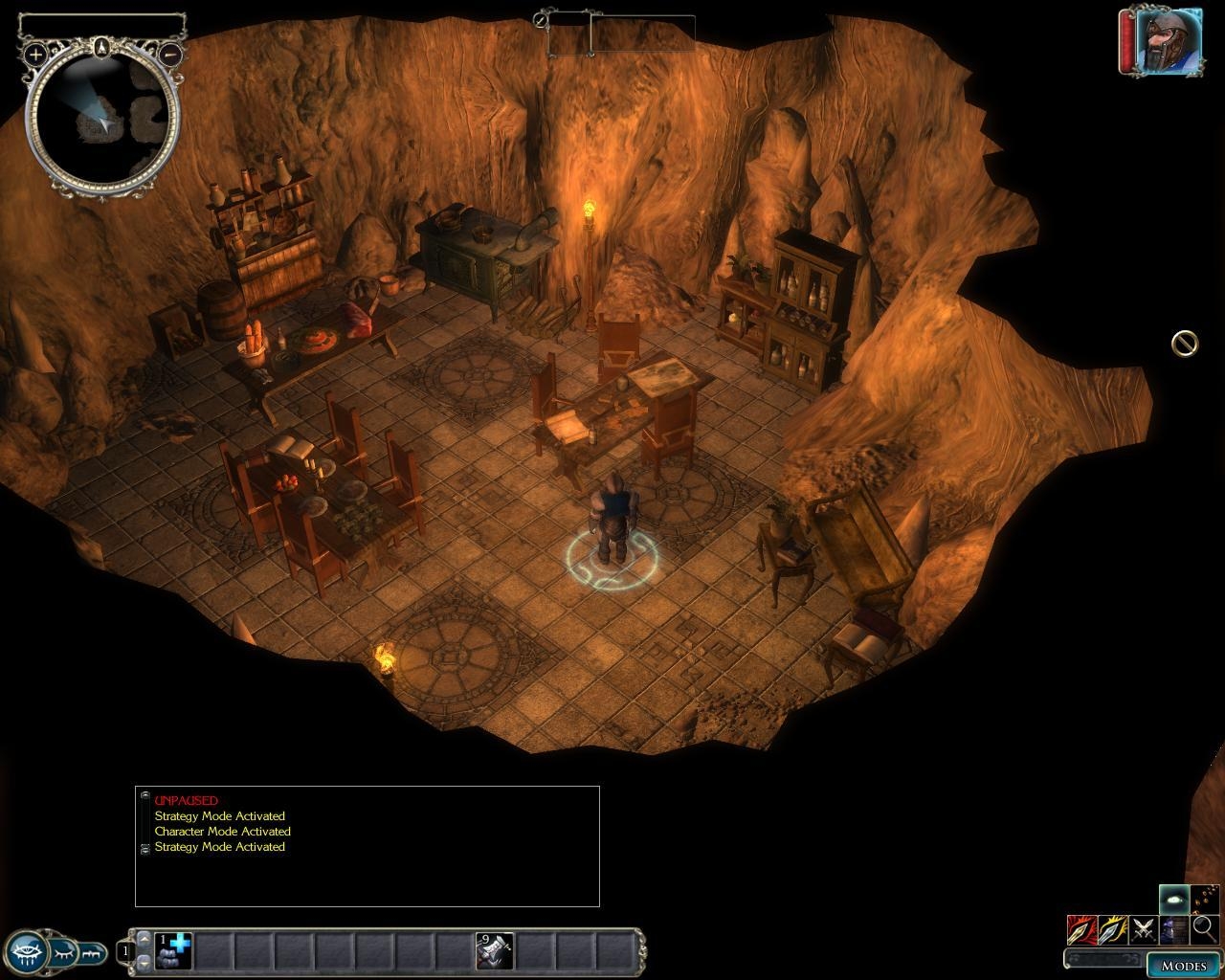This screenshot has height=980, width=1225.
Task: Click the chat log window
Action: click(x=367, y=846)
